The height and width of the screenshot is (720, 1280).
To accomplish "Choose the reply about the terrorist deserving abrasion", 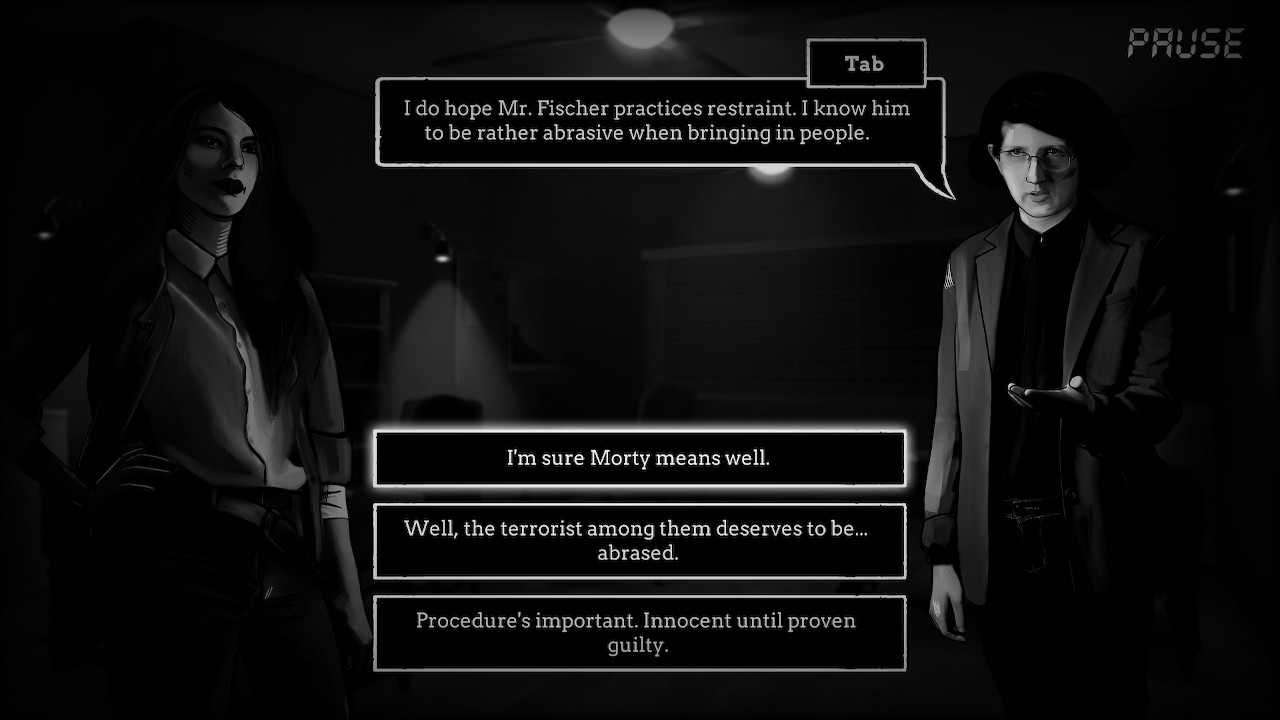I will coord(639,541).
